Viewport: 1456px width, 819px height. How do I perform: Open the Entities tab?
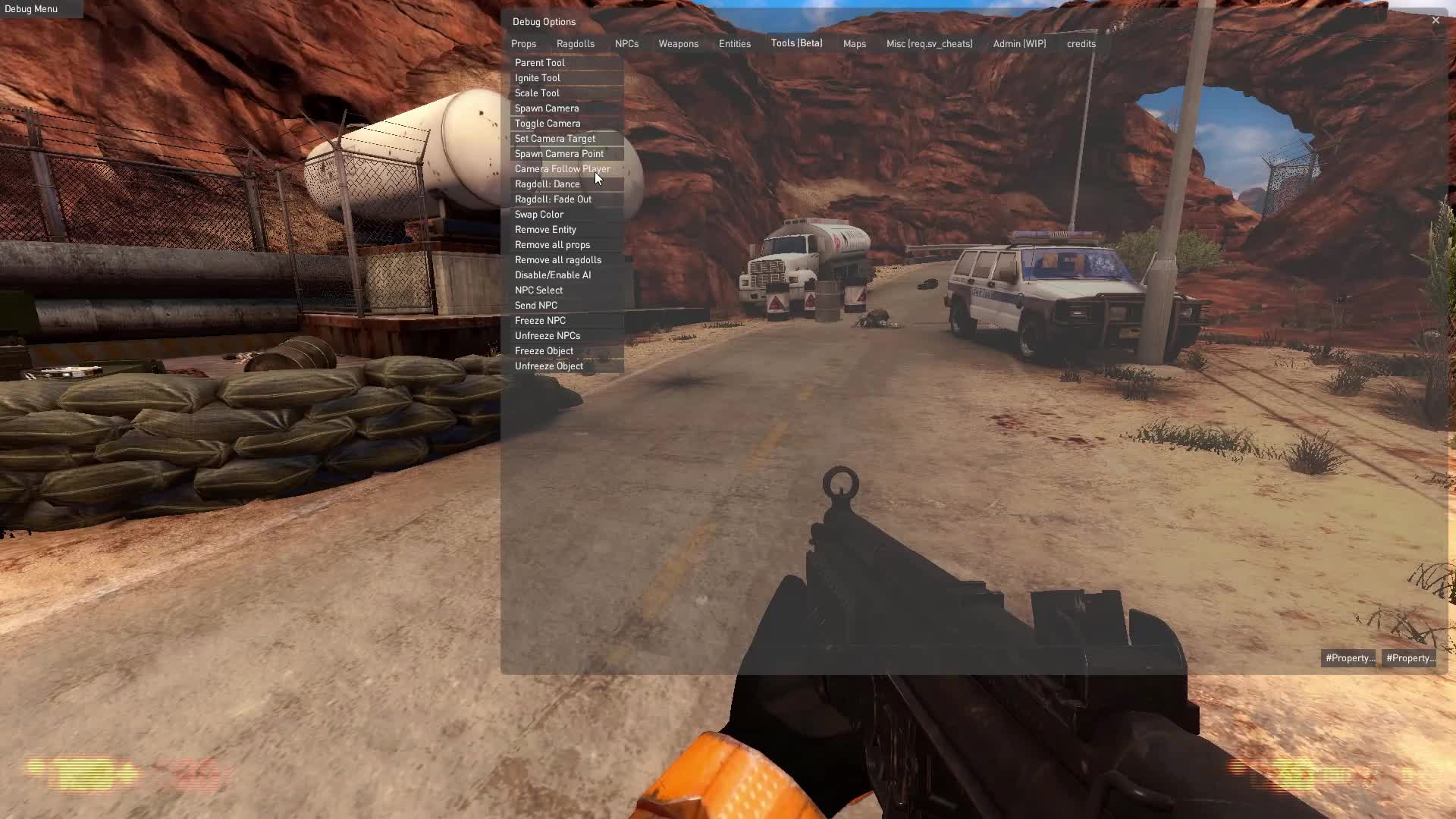pos(734,43)
